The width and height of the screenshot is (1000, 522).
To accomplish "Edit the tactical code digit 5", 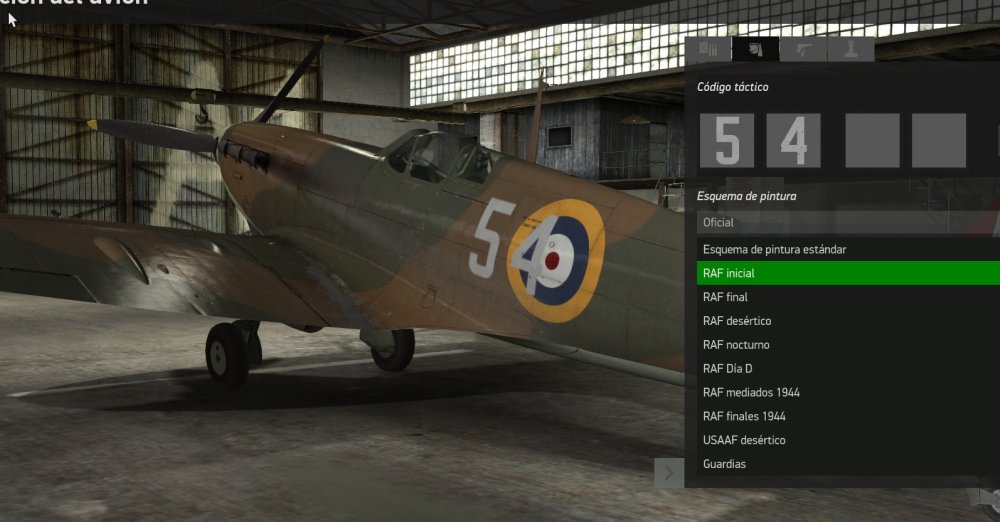I will point(727,140).
